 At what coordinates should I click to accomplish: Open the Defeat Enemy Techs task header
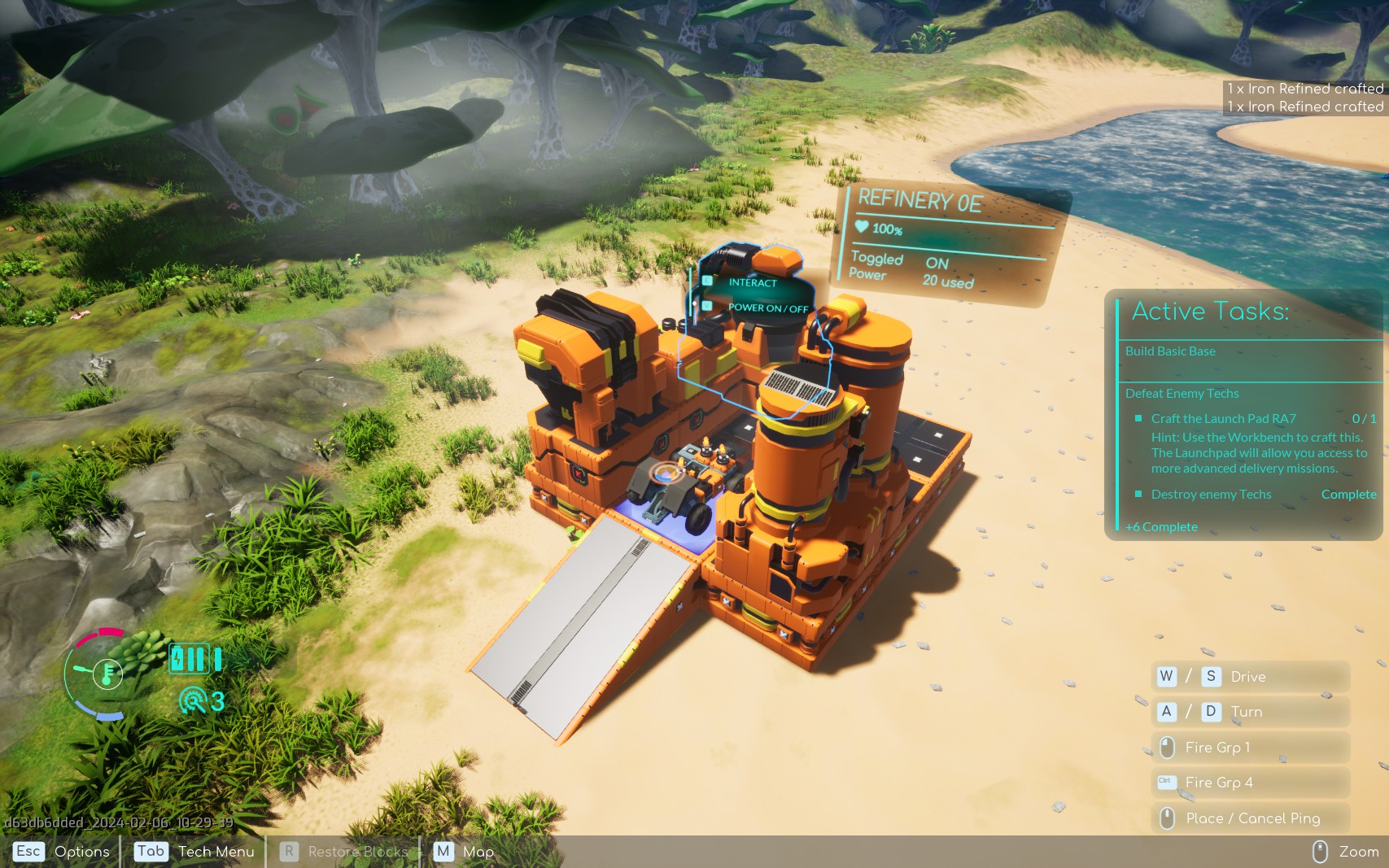pyautogui.click(x=1182, y=394)
